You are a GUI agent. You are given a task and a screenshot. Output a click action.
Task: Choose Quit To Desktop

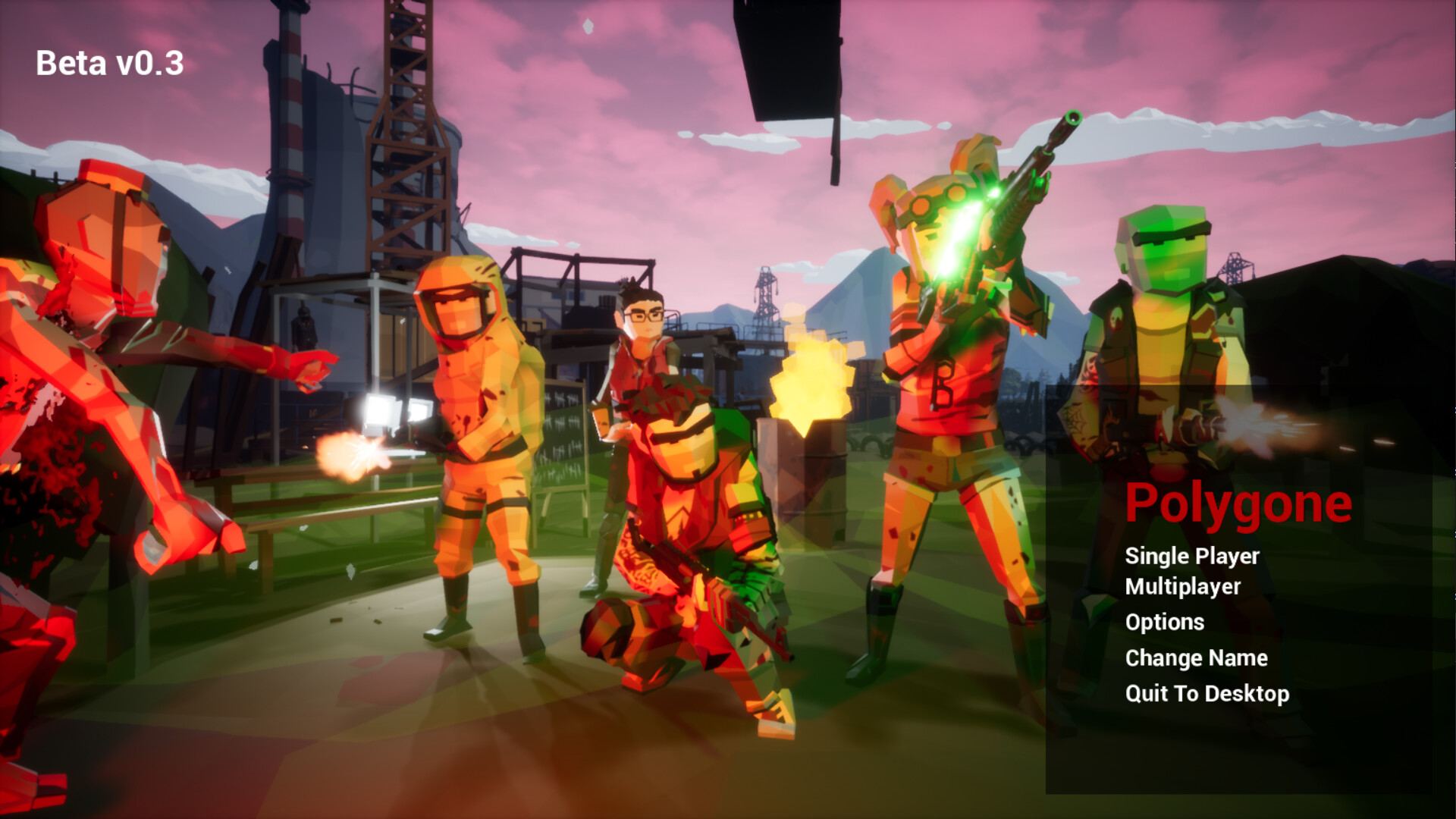point(1207,693)
